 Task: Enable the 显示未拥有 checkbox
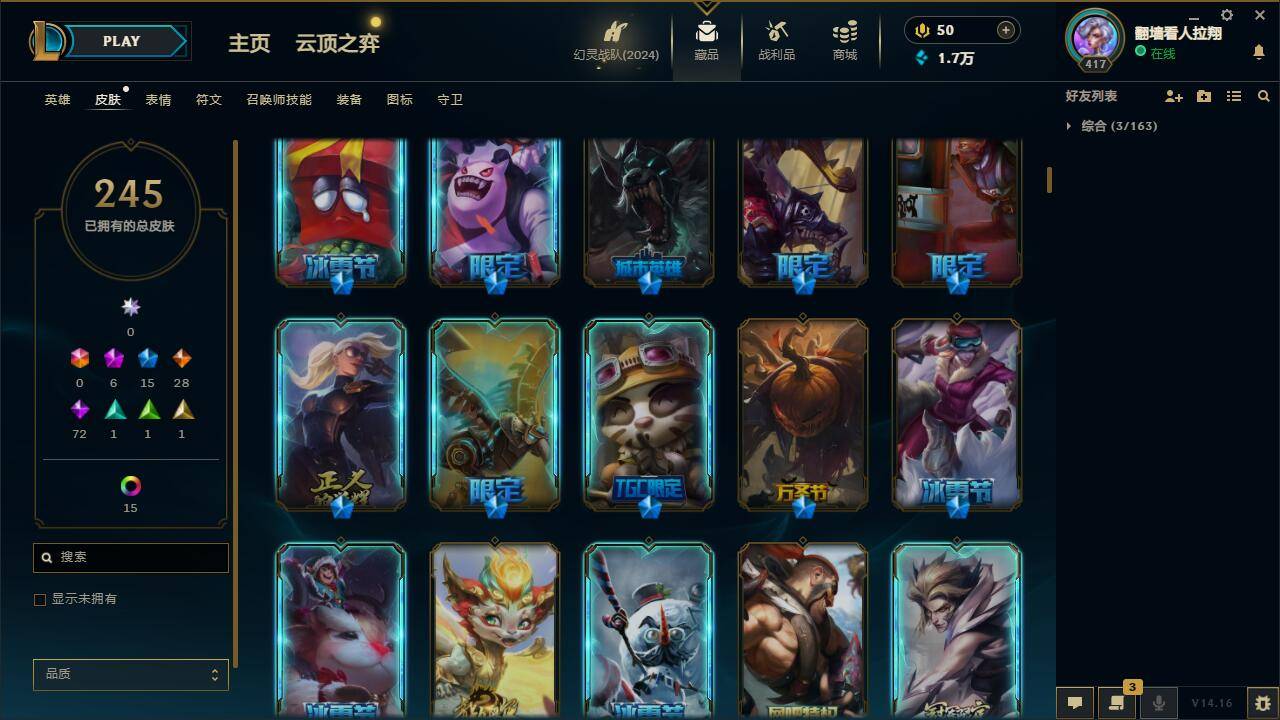(x=40, y=599)
